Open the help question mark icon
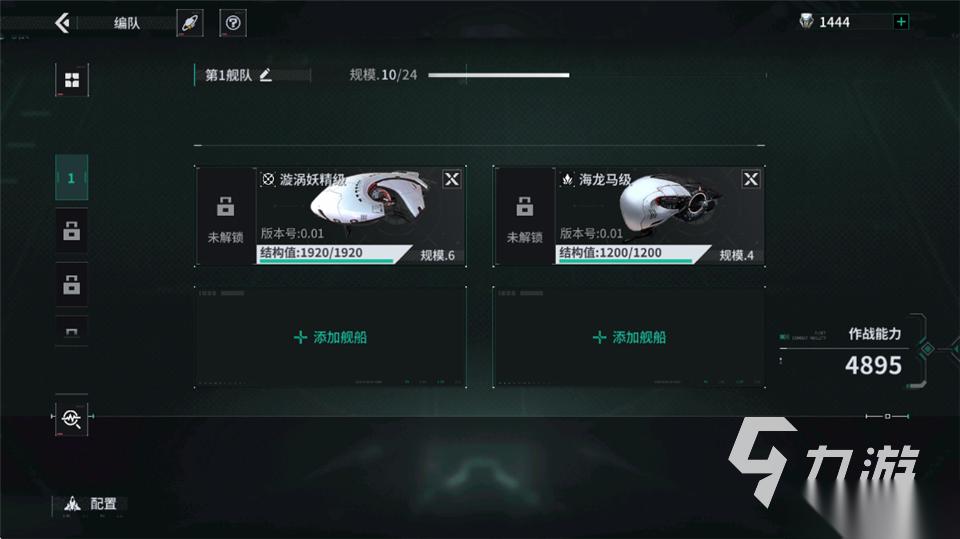This screenshot has height=539, width=960. (233, 23)
